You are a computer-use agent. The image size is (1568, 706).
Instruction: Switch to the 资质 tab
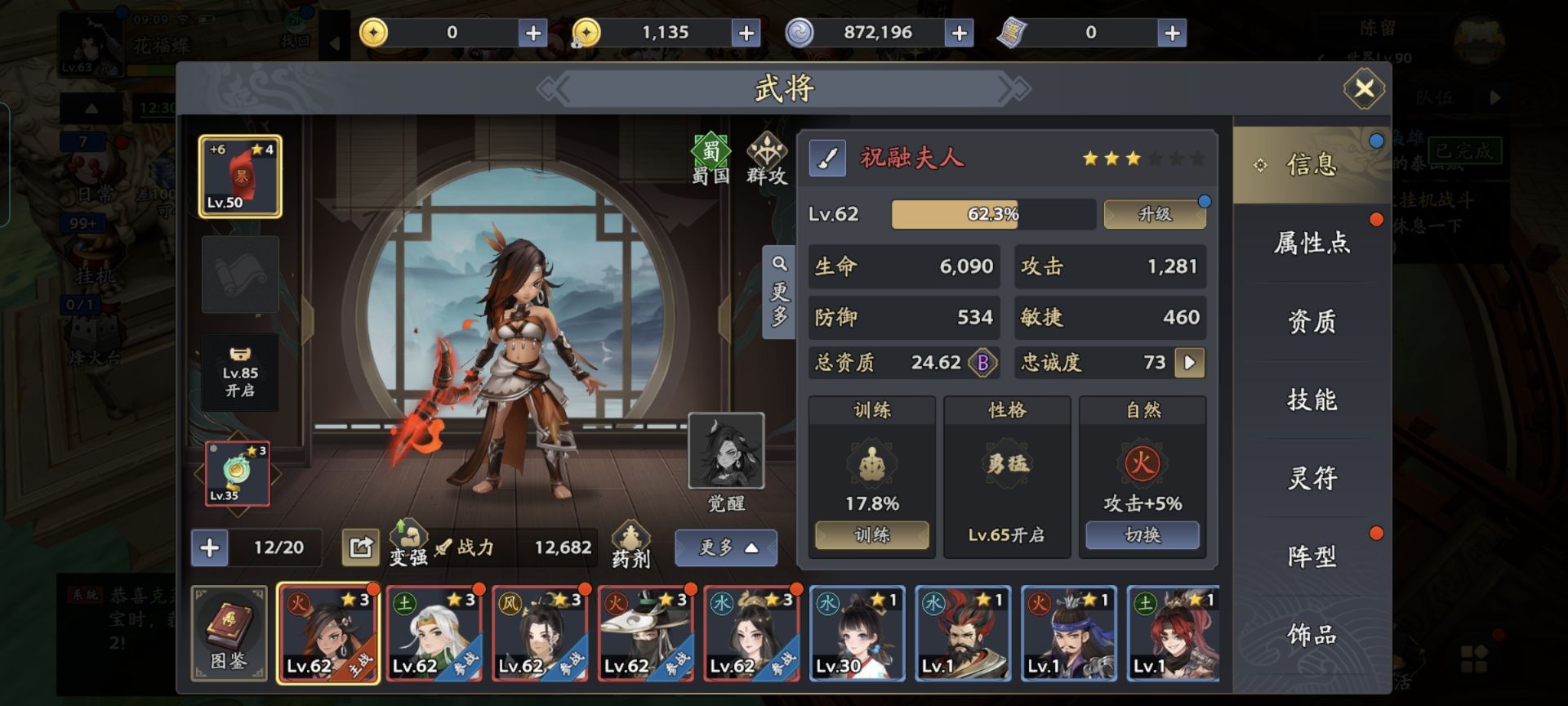point(1312,321)
